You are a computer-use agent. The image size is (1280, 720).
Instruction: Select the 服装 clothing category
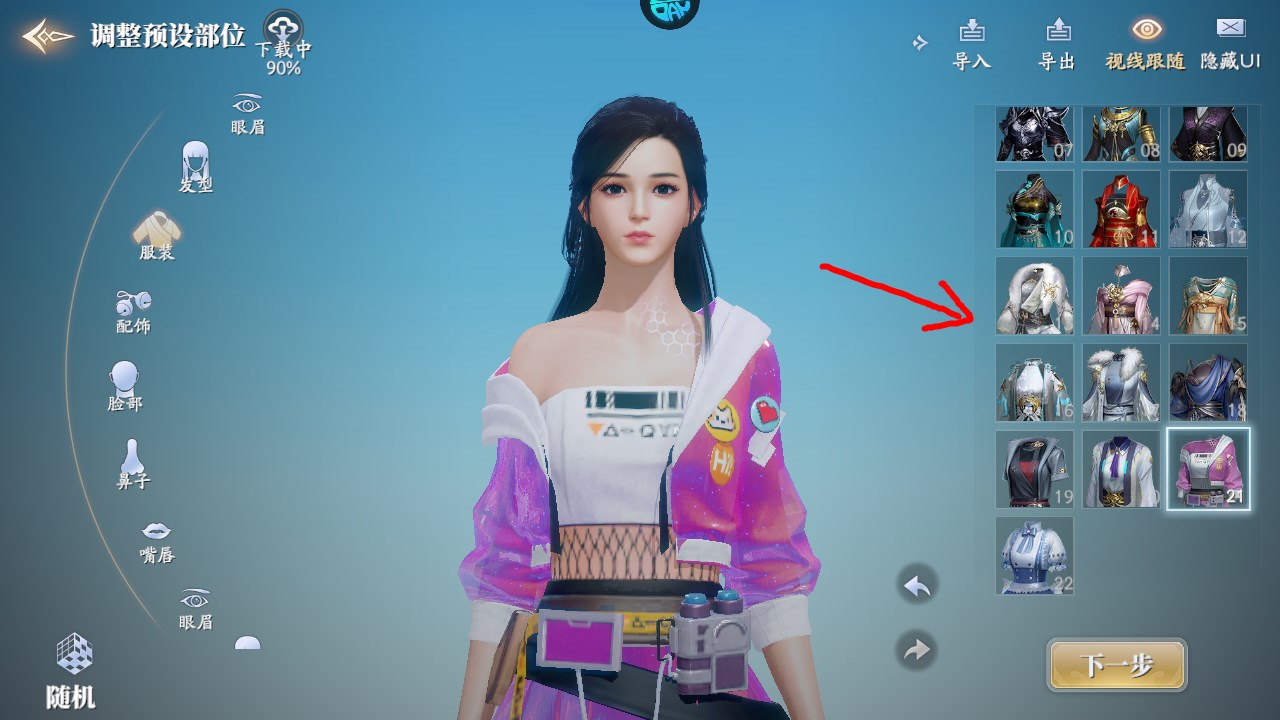(155, 236)
